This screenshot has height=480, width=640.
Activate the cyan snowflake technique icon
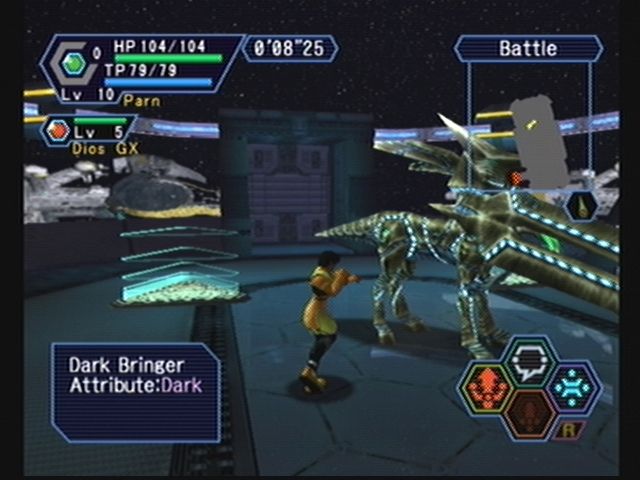(572, 388)
